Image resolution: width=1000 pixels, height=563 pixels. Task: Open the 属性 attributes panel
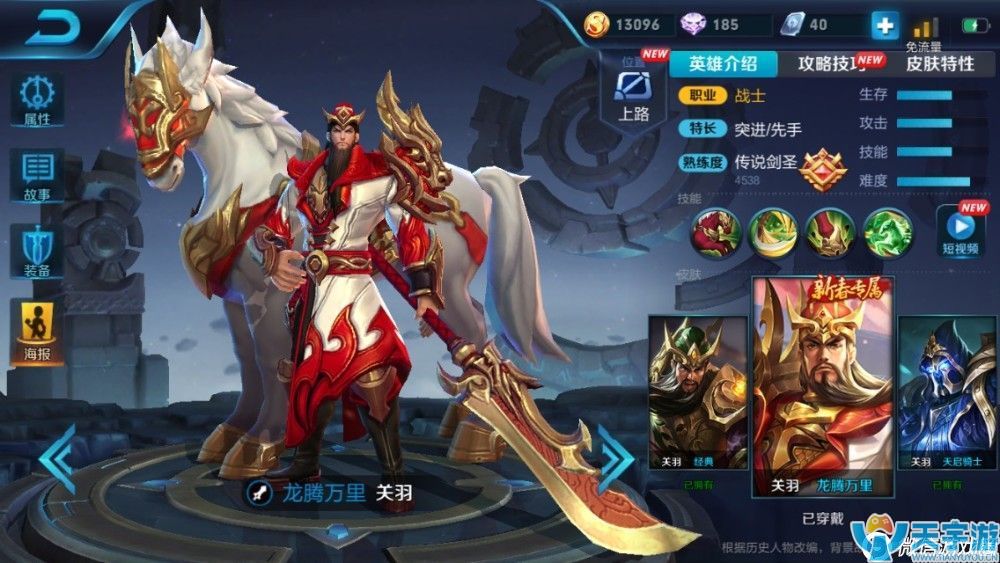click(x=38, y=101)
